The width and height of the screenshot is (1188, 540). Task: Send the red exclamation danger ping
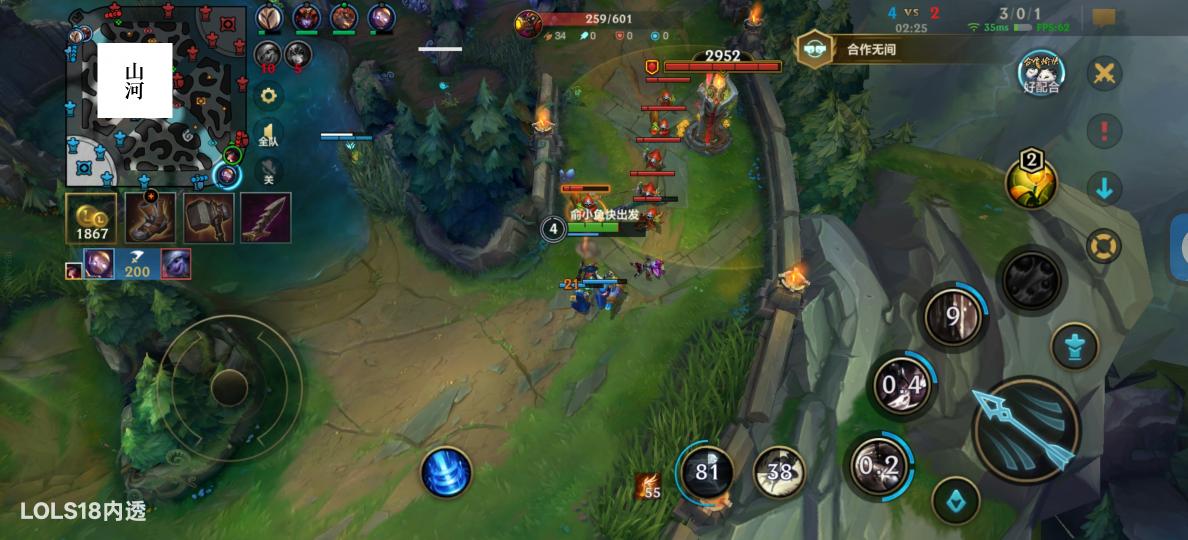(x=1104, y=130)
